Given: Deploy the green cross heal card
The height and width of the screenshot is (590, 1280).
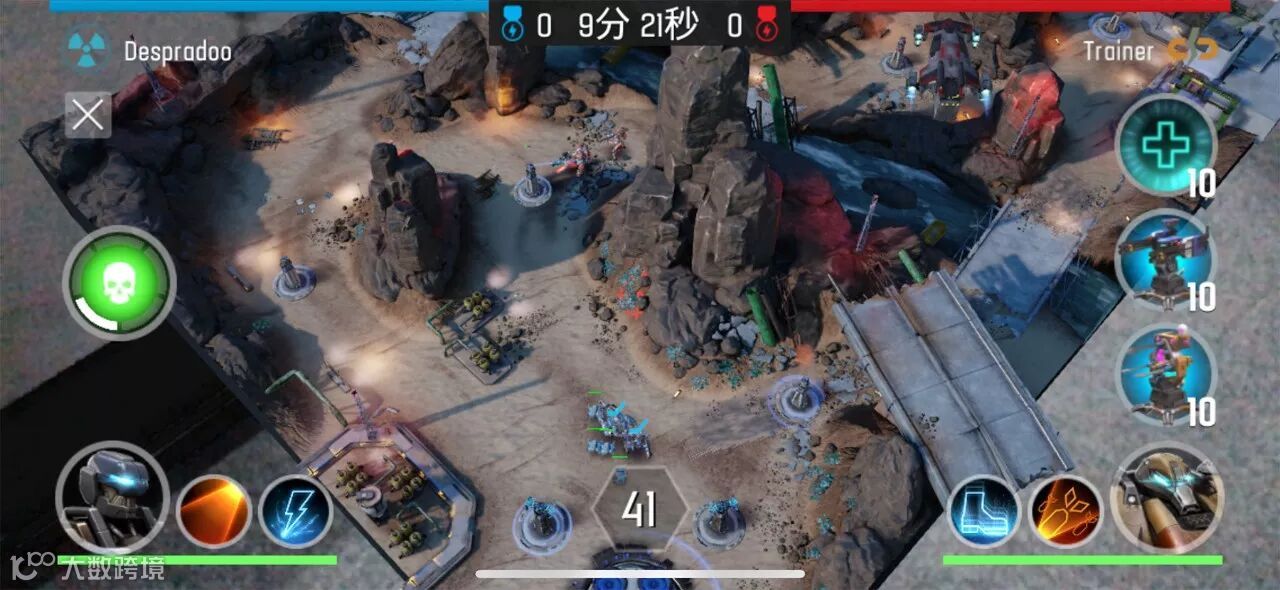Looking at the screenshot, I should click(1165, 146).
